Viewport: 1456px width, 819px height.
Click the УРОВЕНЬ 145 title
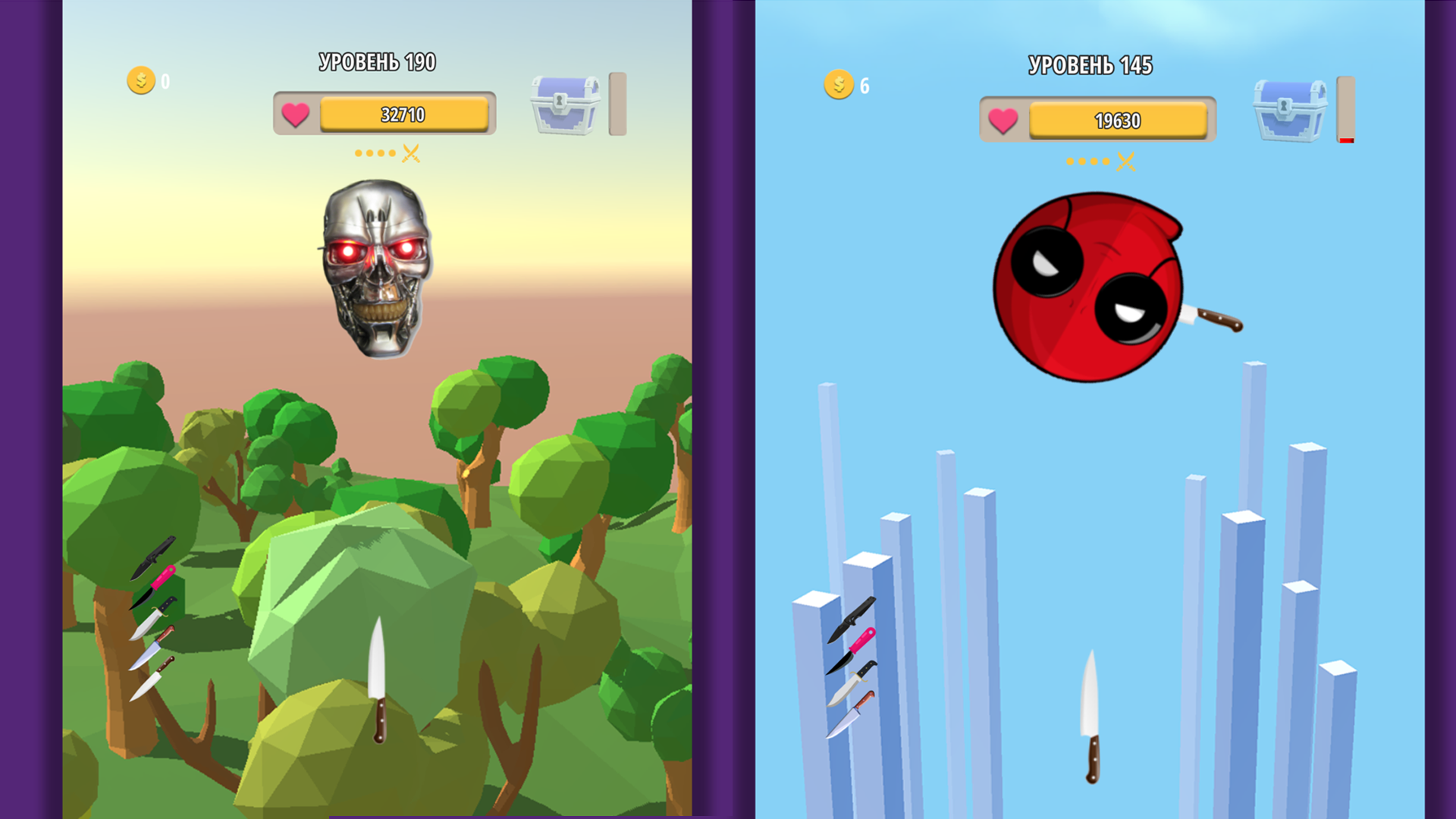(x=1090, y=67)
